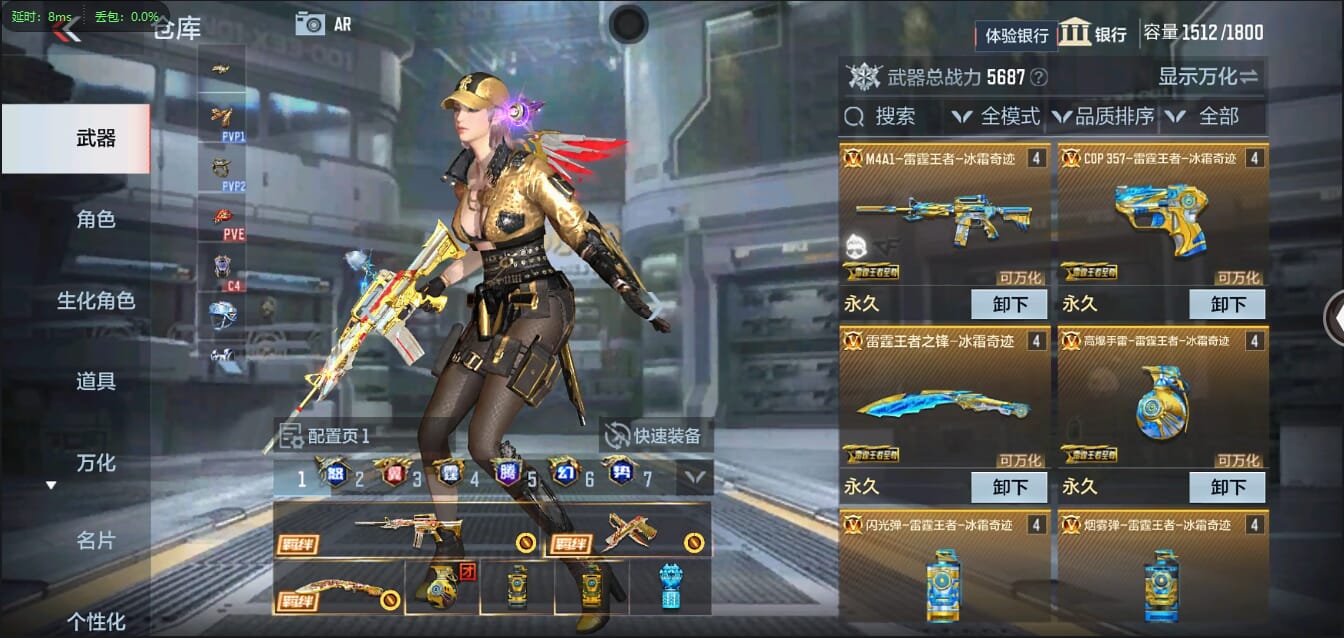Screen dimensions: 1344x638
Task: Unequip the M4A1-雷霆王者 rifle with 卸下
Action: click(1008, 304)
